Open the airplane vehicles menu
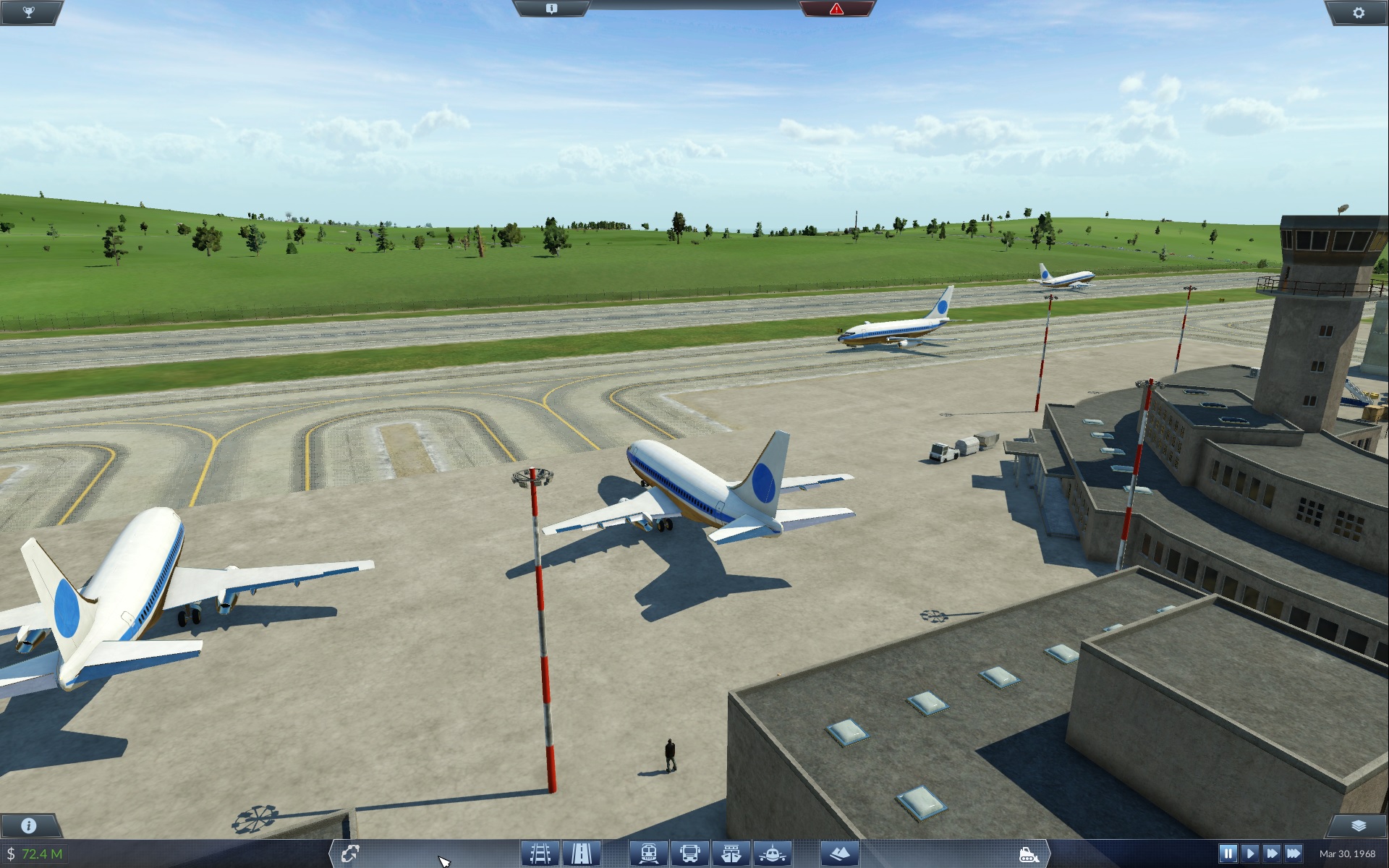The width and height of the screenshot is (1389, 868). click(x=772, y=854)
